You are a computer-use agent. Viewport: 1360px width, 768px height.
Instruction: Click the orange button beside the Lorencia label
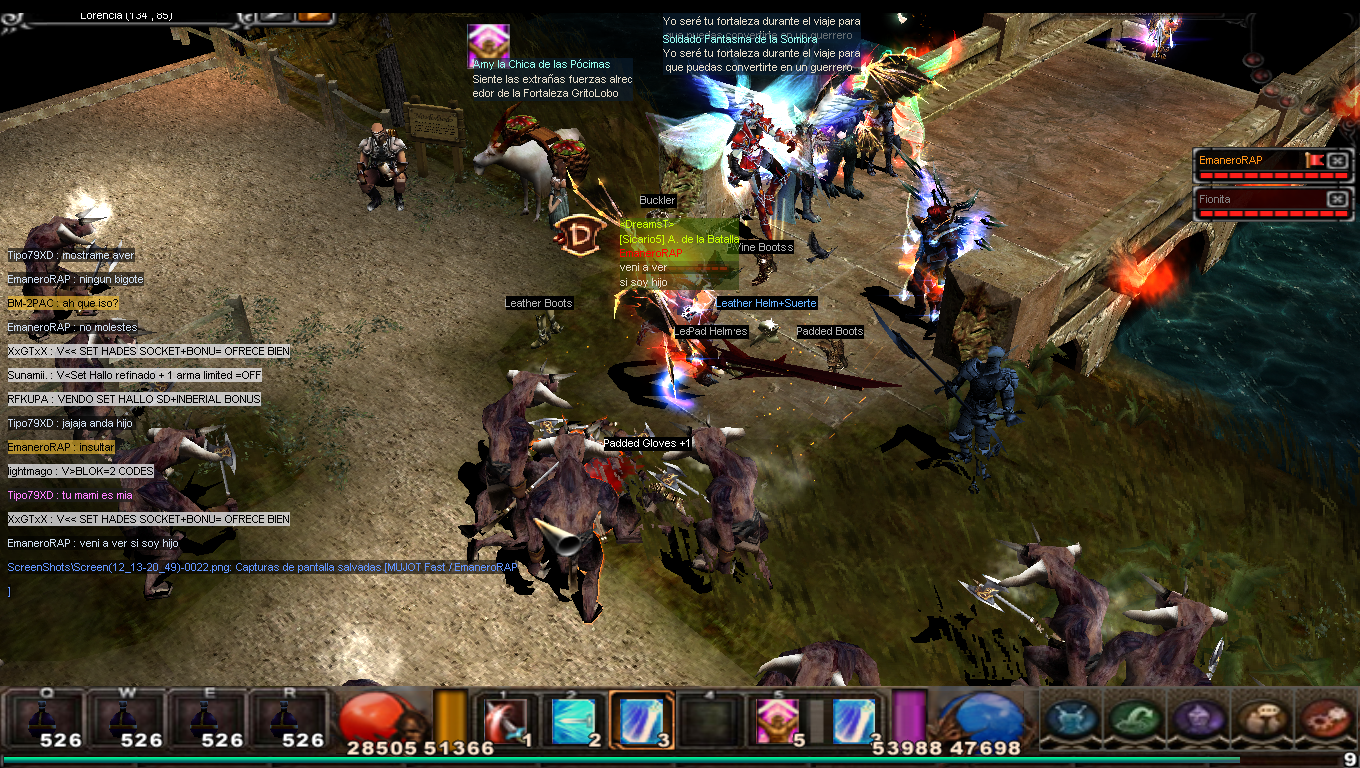315,14
